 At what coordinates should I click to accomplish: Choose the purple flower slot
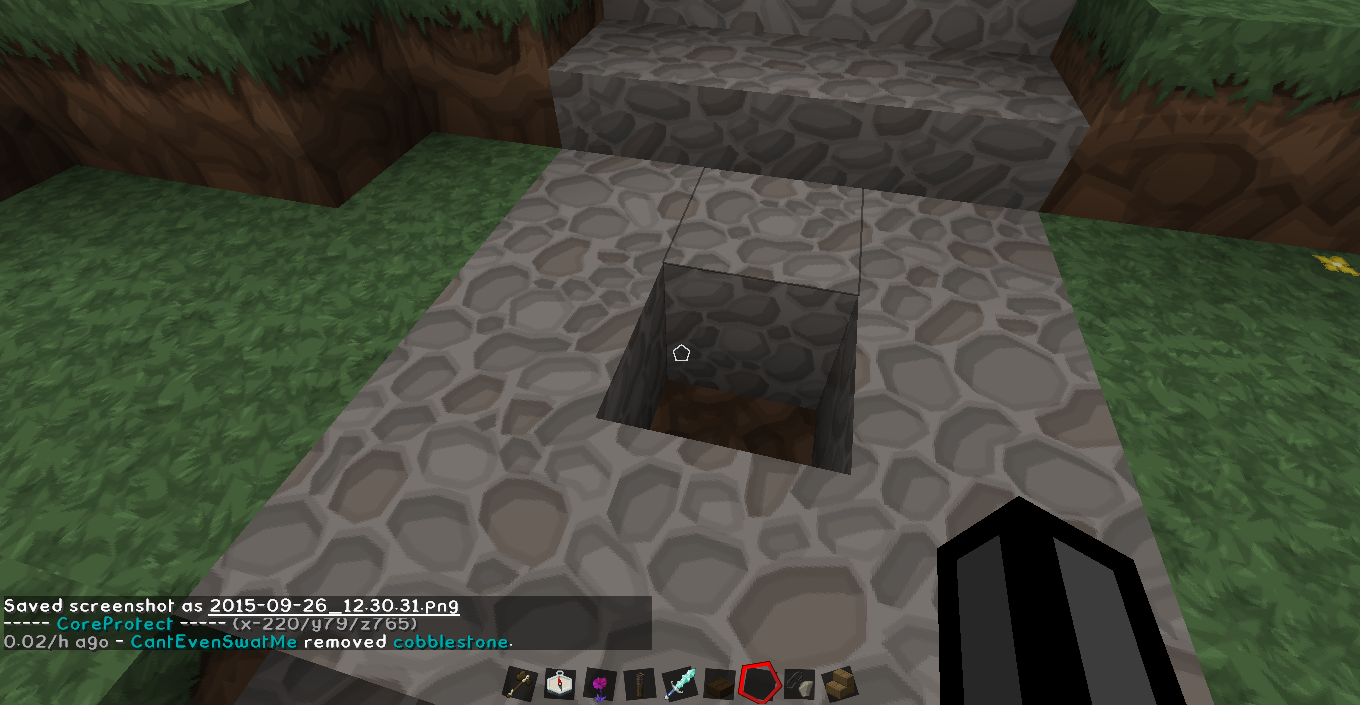point(599,684)
